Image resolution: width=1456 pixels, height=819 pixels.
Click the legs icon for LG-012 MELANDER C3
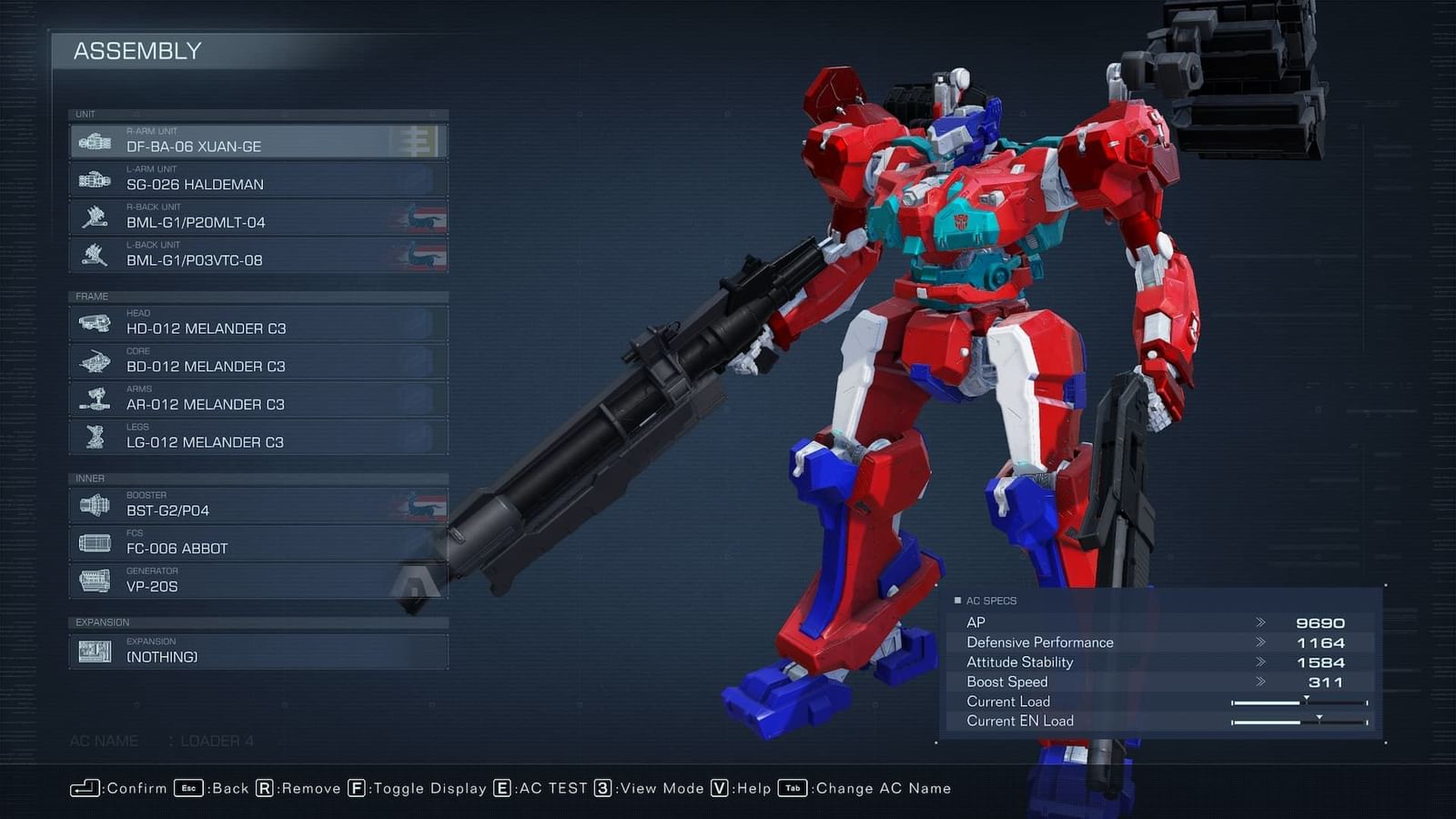tap(95, 437)
